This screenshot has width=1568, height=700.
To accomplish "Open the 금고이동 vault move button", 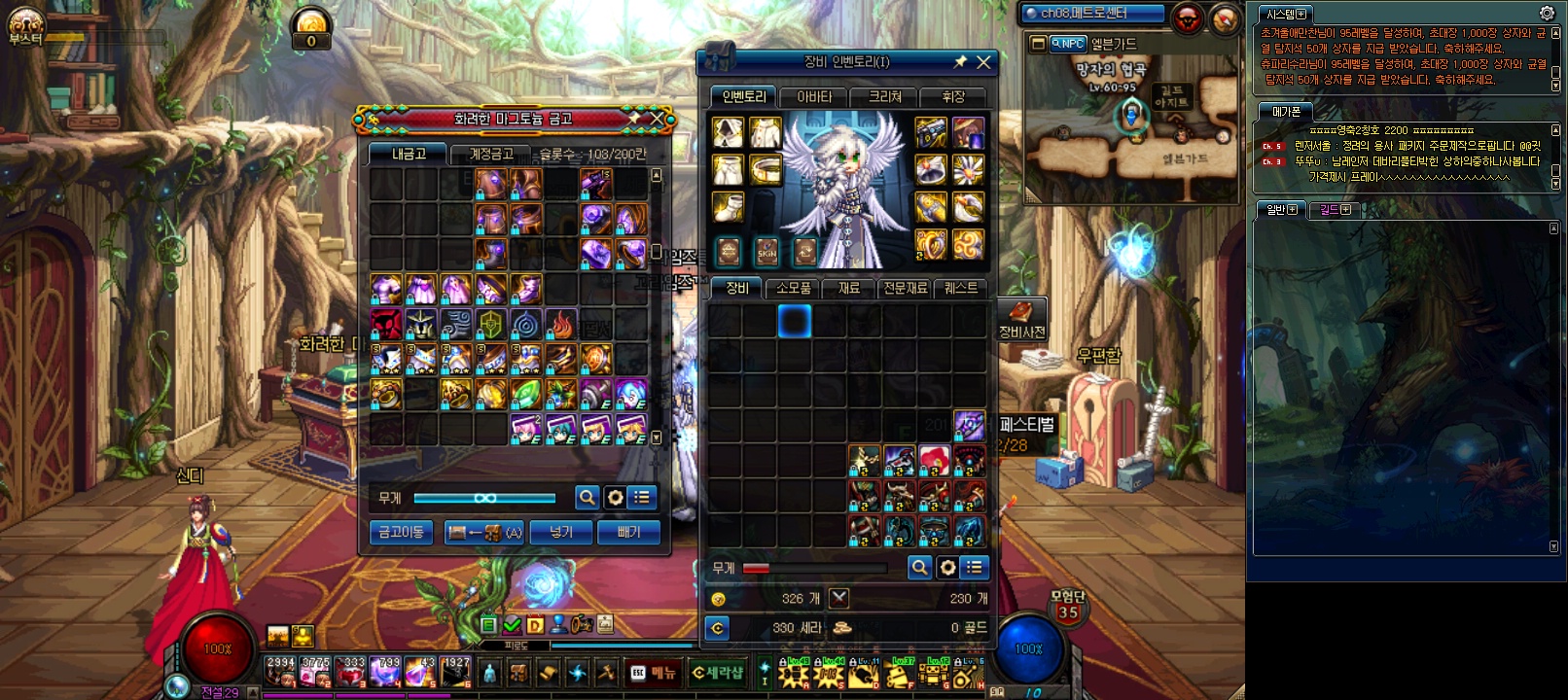I will [401, 532].
